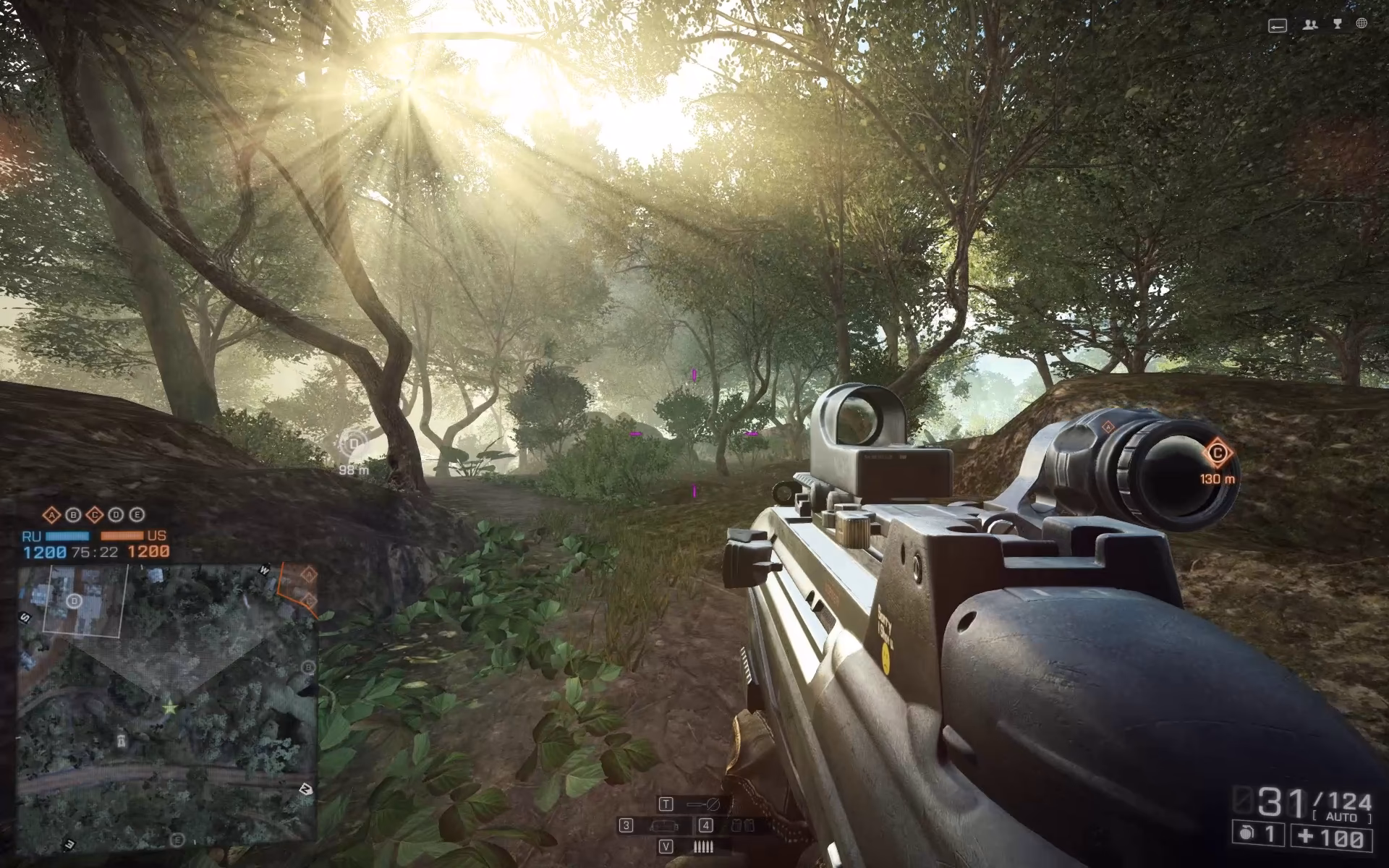This screenshot has height=868, width=1389.
Task: Click the chat back-arrow icon at top right
Action: (x=1277, y=24)
